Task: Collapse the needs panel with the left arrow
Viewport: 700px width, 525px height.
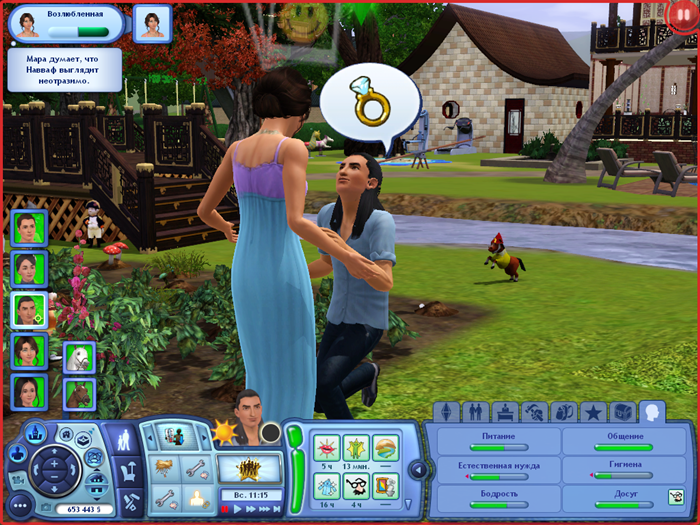Action: click(x=418, y=468)
